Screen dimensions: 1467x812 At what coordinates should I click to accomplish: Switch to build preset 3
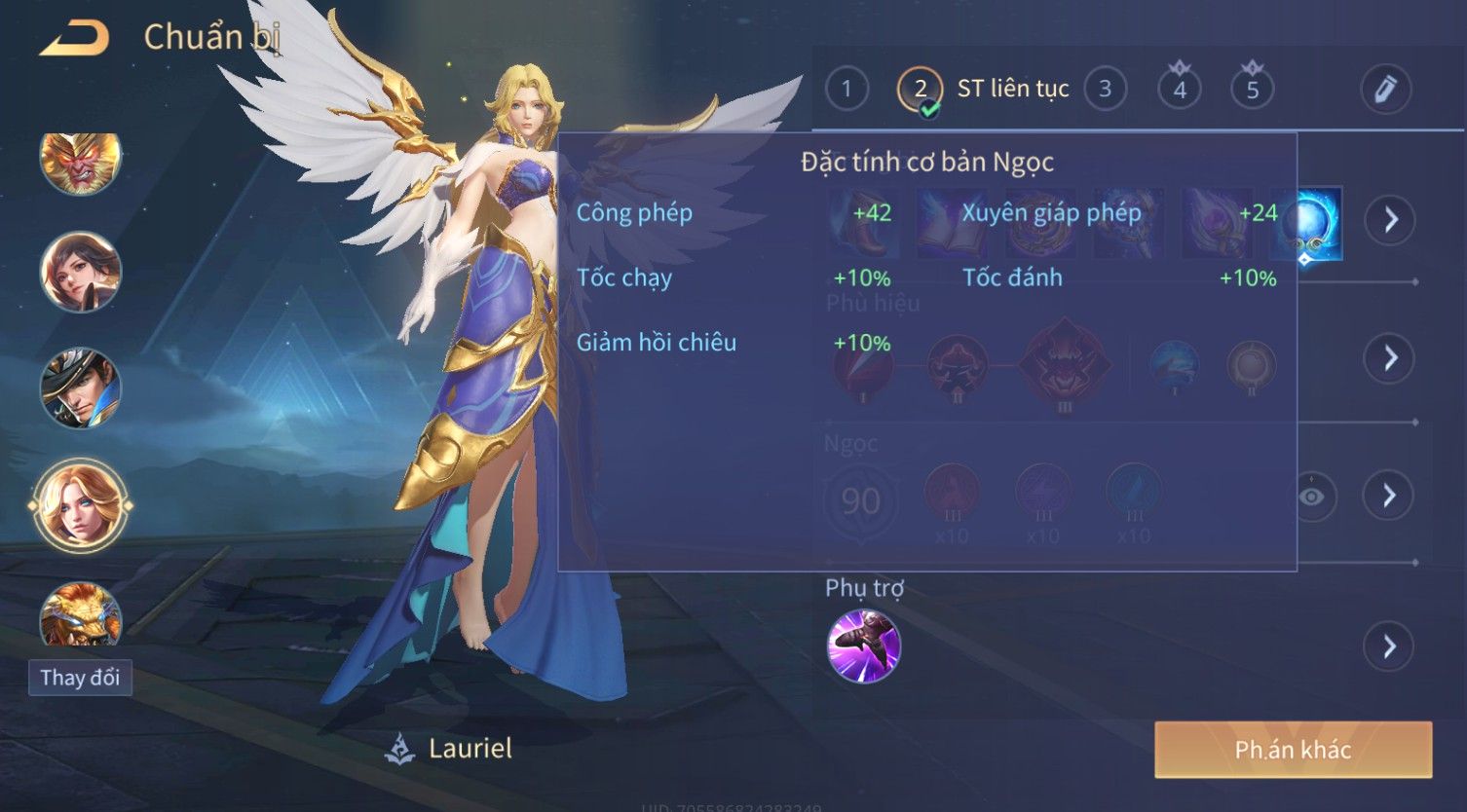click(x=1105, y=90)
